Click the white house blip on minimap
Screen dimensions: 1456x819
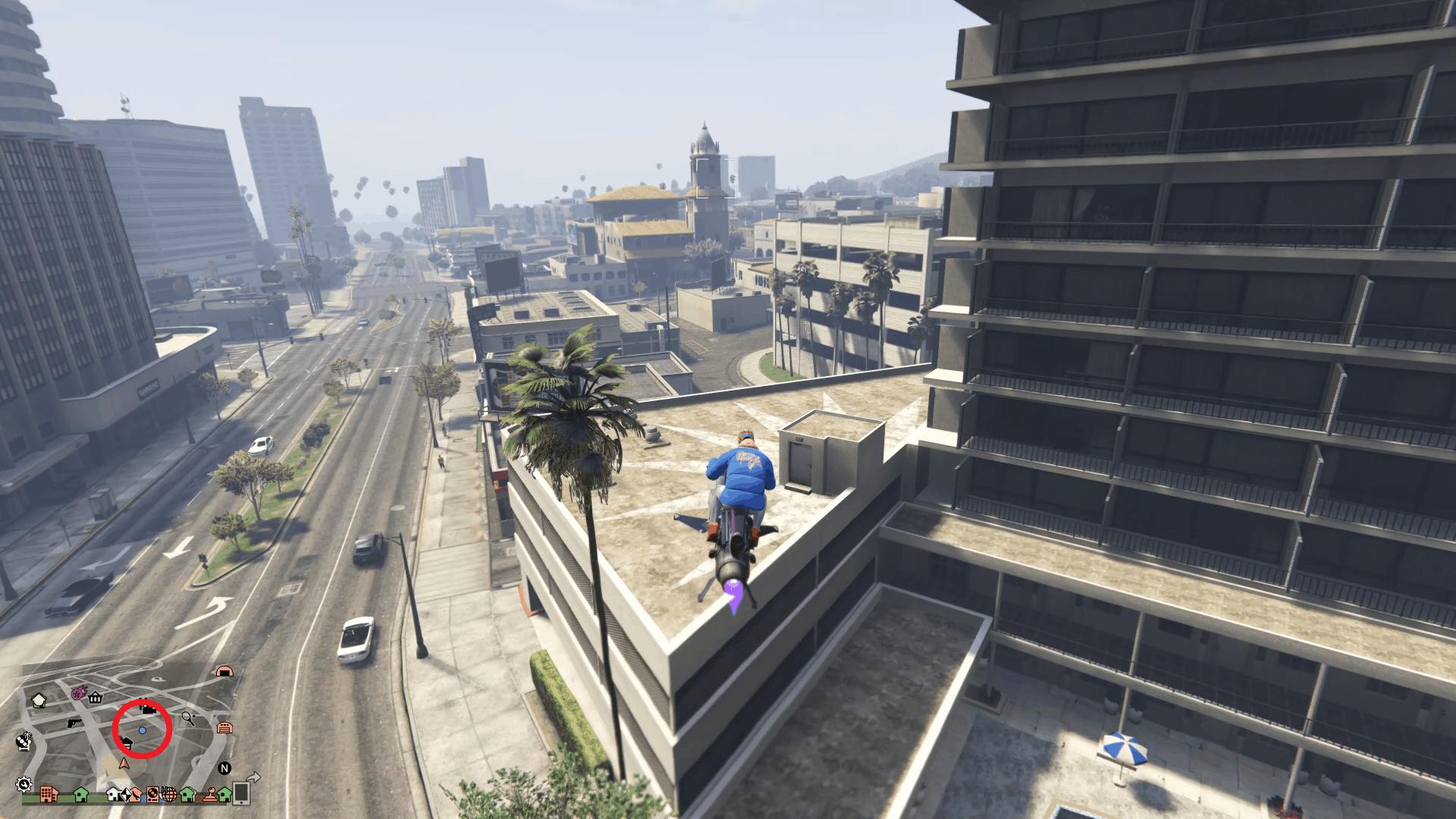click(x=112, y=794)
